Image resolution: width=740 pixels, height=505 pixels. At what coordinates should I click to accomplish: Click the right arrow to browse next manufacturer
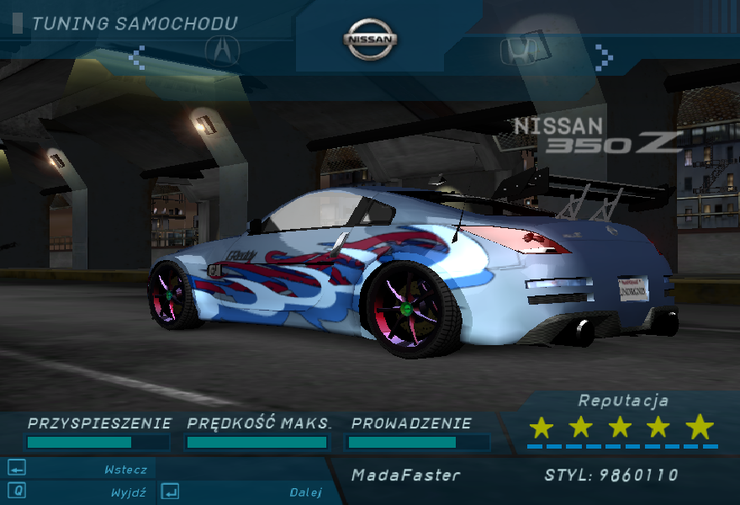(x=602, y=54)
